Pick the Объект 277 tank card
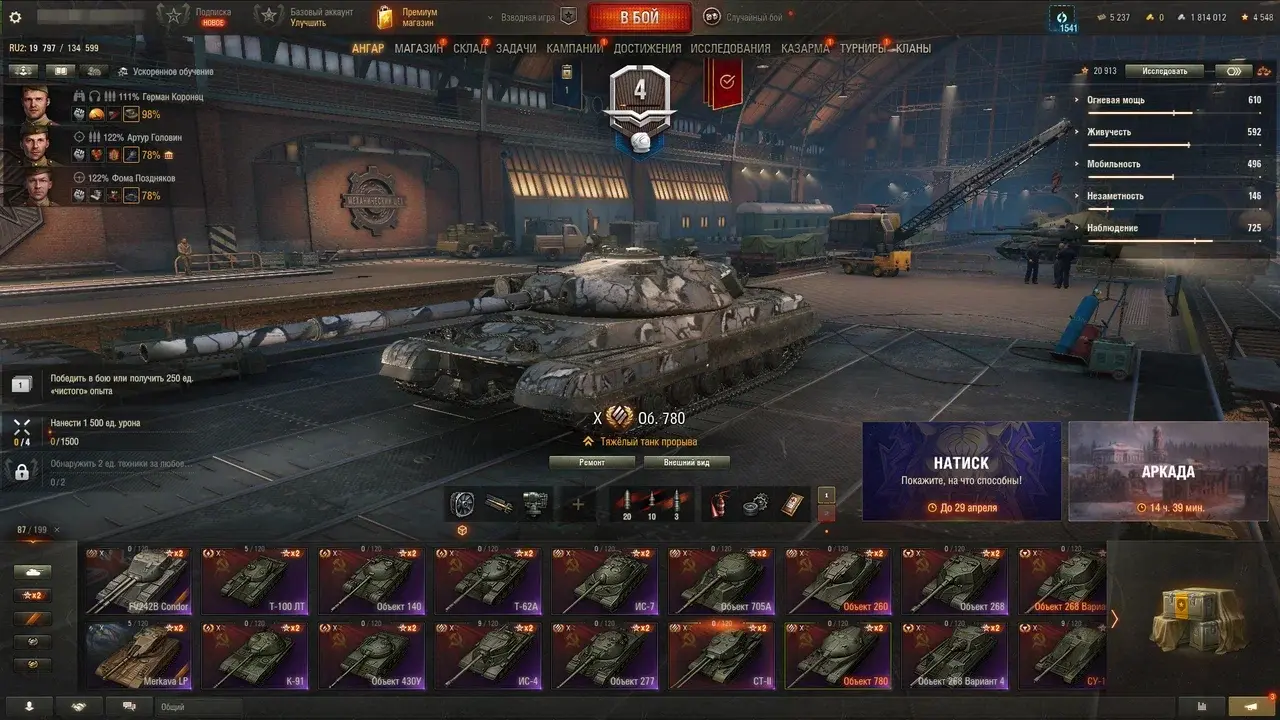The width and height of the screenshot is (1280, 720). tap(605, 655)
